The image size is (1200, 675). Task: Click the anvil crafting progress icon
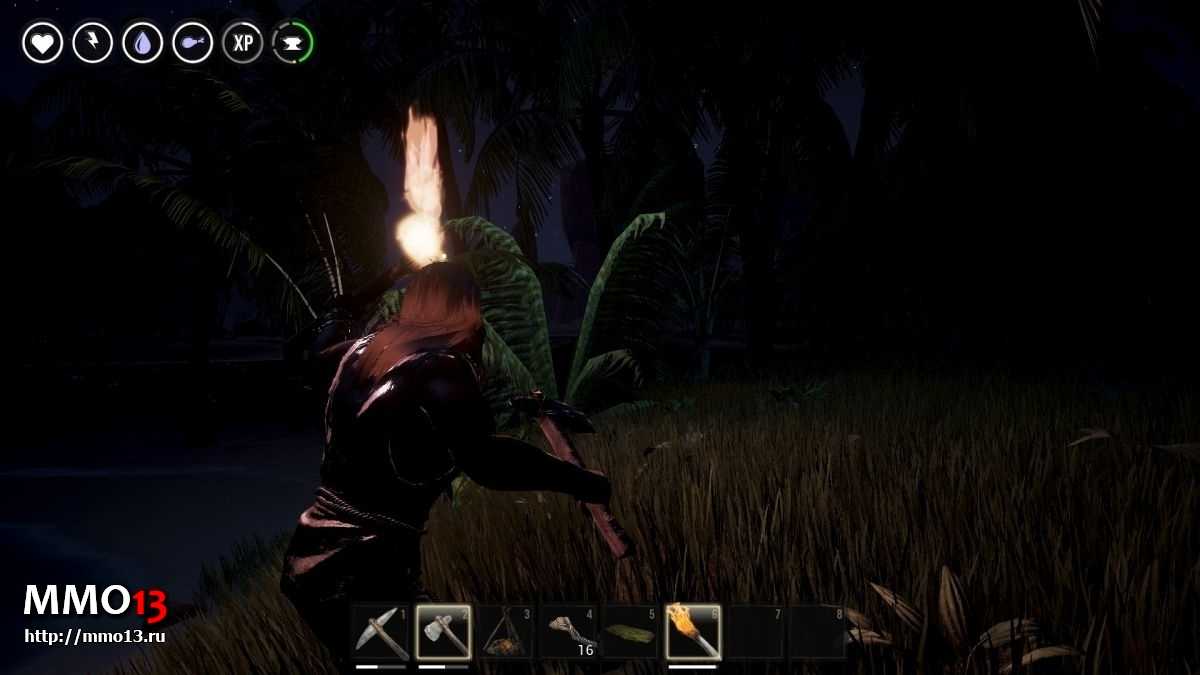[x=293, y=43]
